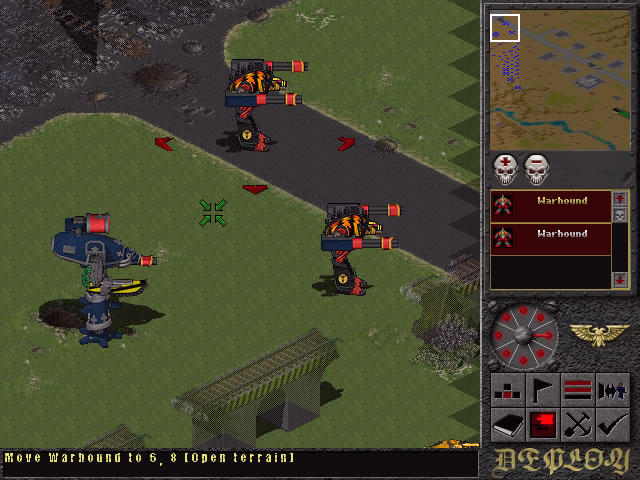Select the first Warhound in the unit list

point(550,205)
